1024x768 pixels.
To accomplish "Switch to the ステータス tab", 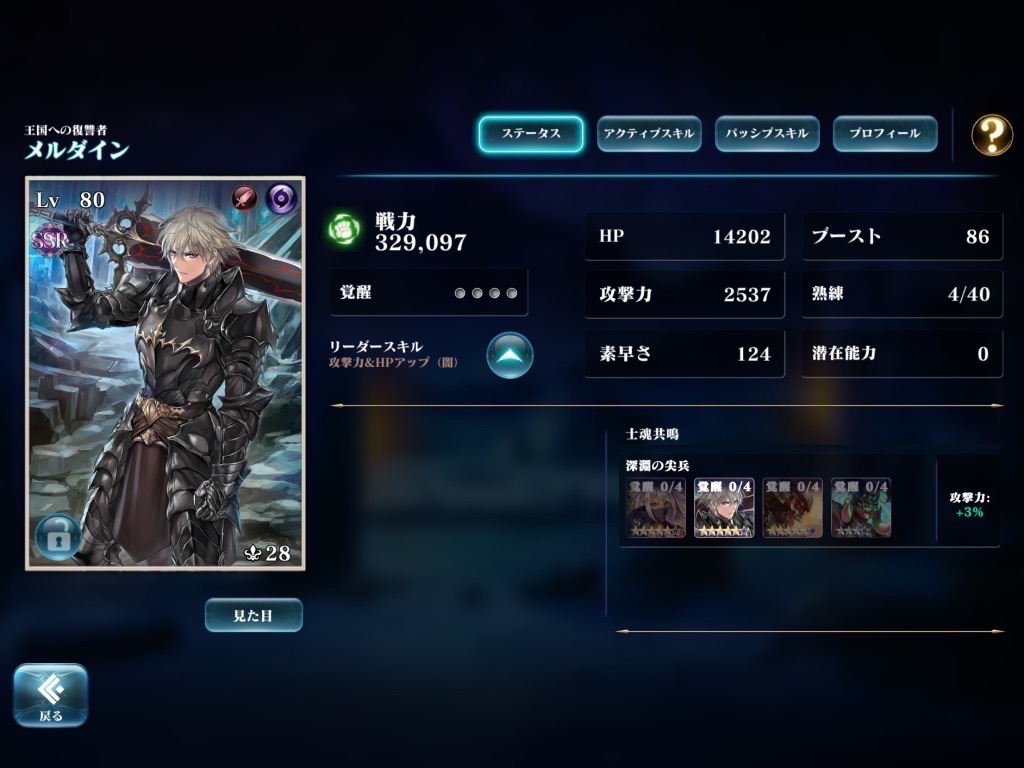I will pyautogui.click(x=530, y=134).
